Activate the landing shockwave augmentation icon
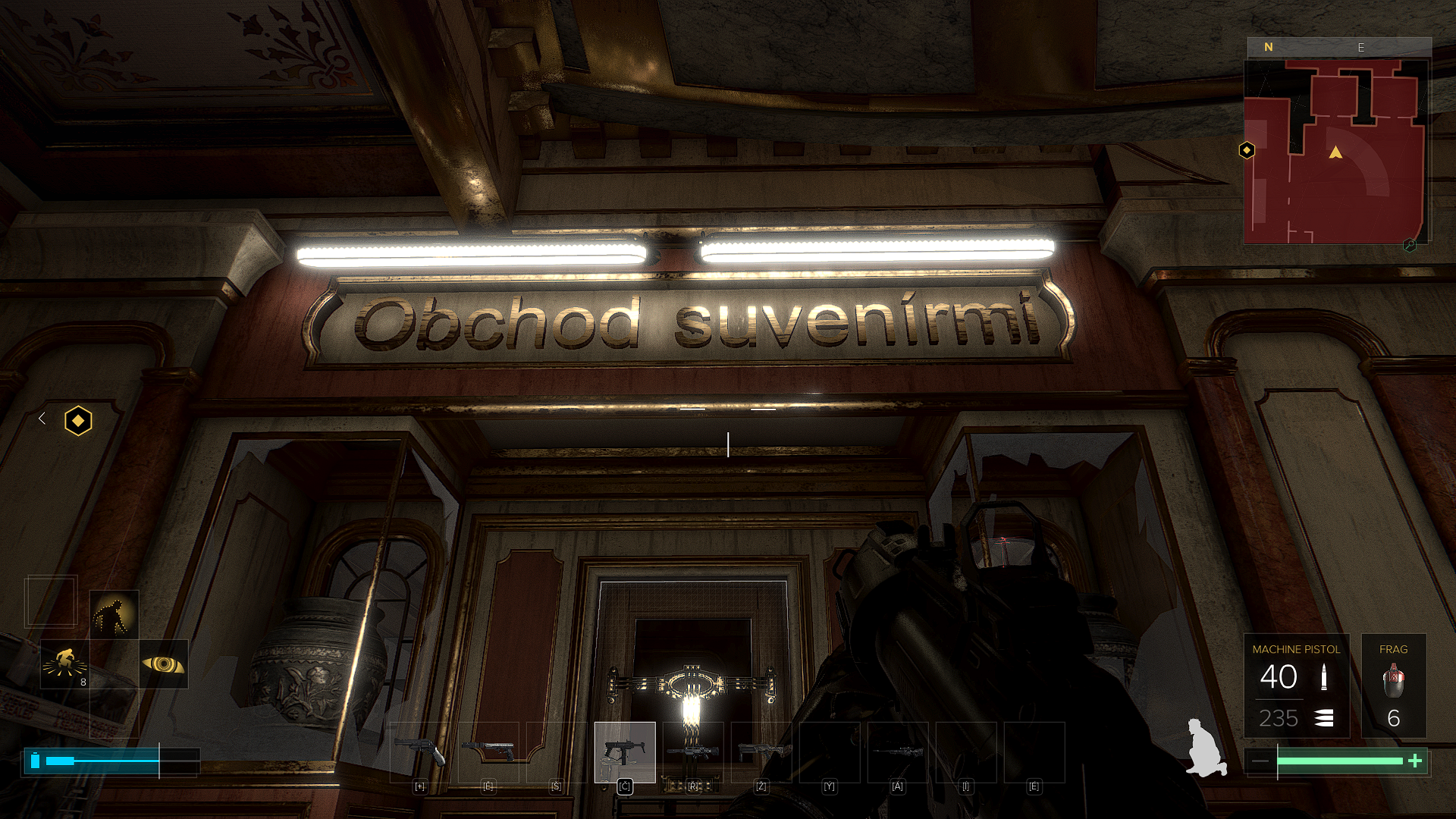 coord(64,664)
